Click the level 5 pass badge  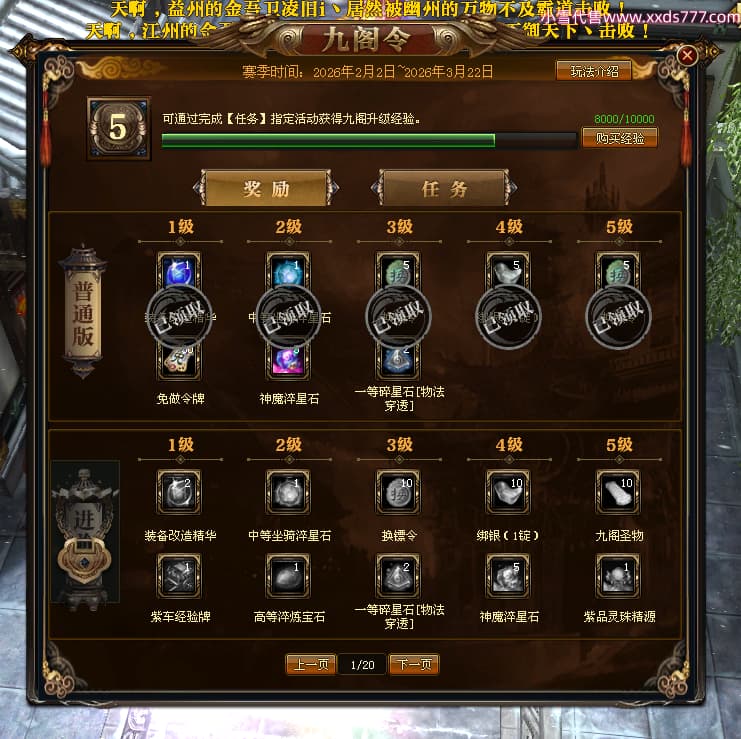pyautogui.click(x=118, y=129)
